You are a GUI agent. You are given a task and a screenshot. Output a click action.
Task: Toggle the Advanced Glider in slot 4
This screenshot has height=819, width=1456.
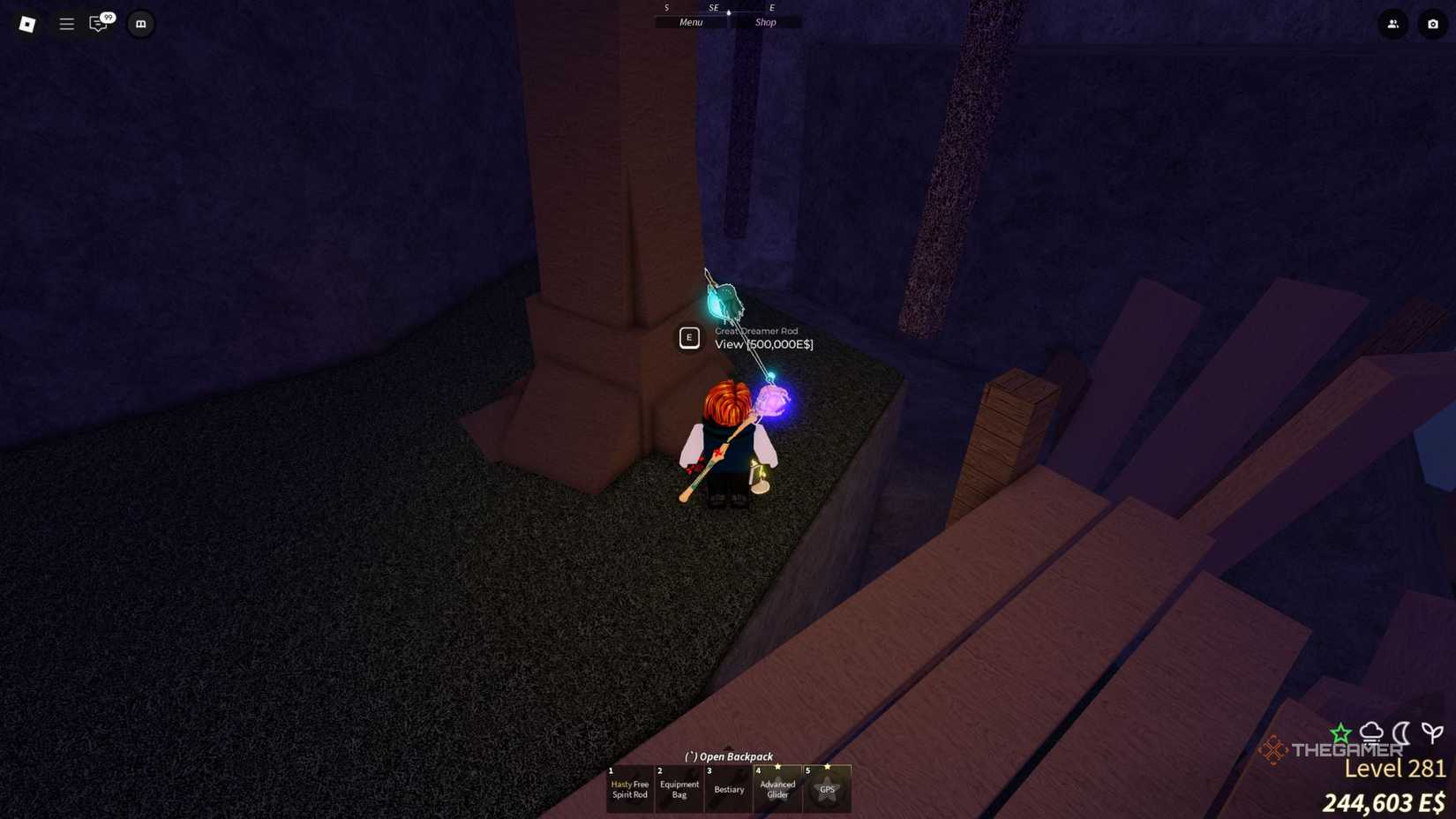point(777,789)
